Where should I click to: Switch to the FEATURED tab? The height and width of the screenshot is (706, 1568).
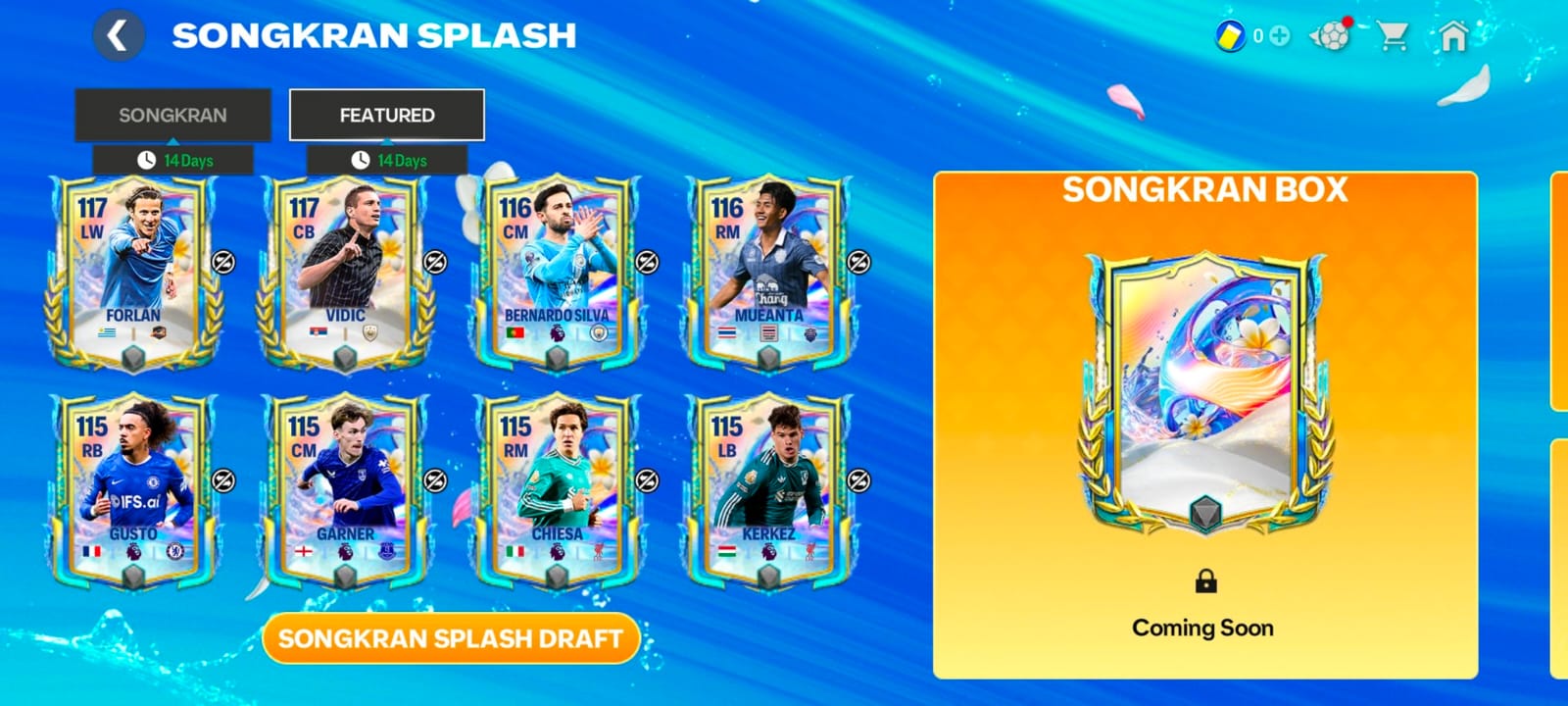(386, 114)
